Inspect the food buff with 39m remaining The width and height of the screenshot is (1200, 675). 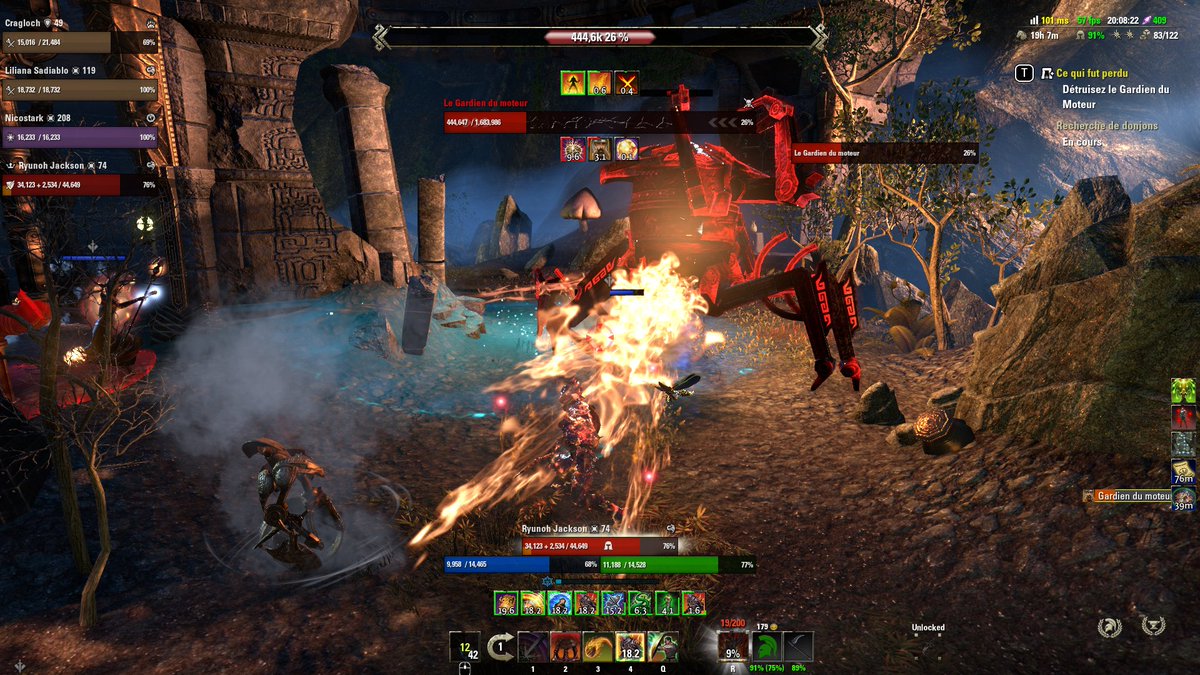click(x=1183, y=499)
